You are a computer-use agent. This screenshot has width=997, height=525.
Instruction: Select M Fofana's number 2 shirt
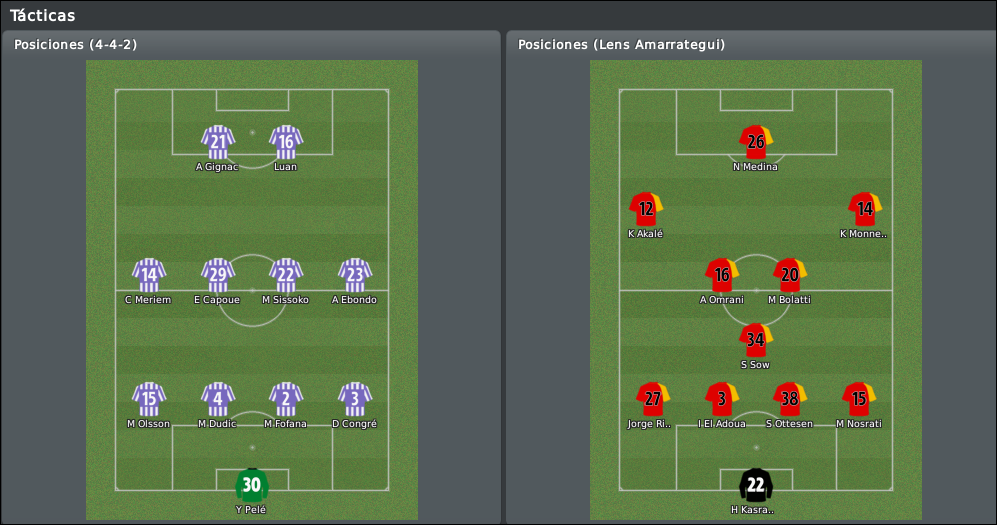click(x=286, y=399)
